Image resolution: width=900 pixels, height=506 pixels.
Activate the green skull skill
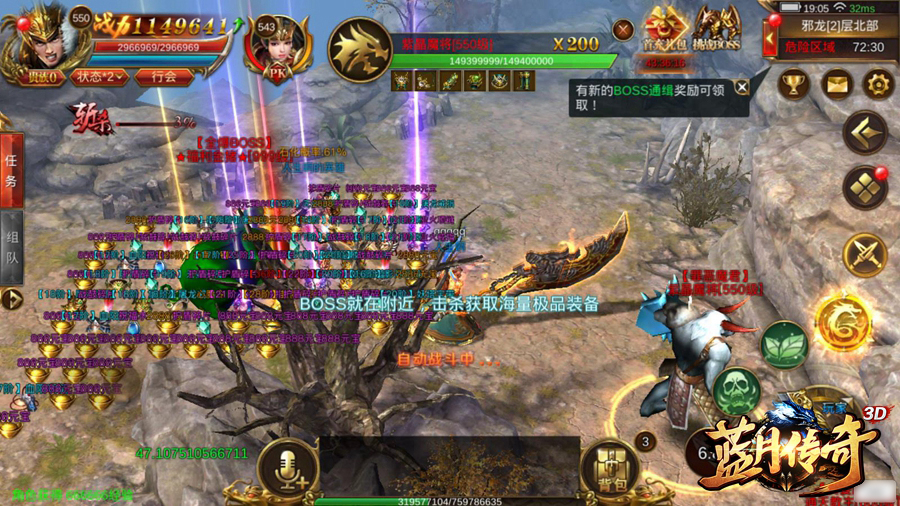[x=738, y=387]
